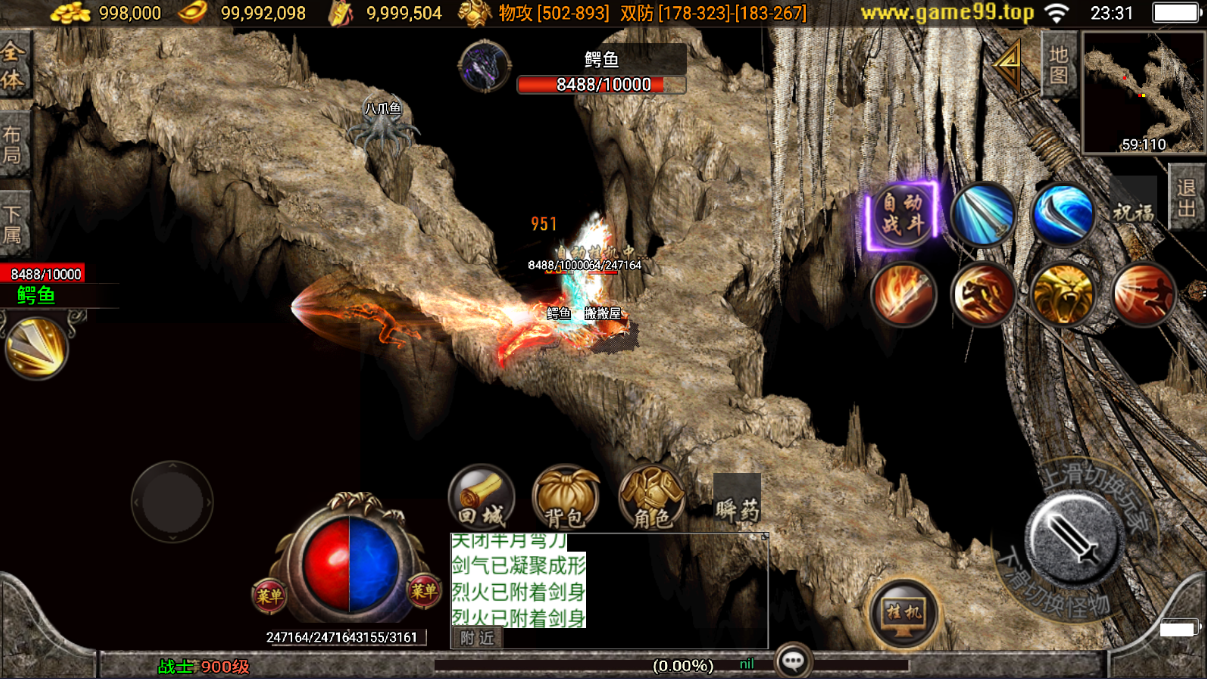Open the 地图 map panel
The width and height of the screenshot is (1207, 679).
tap(1059, 64)
